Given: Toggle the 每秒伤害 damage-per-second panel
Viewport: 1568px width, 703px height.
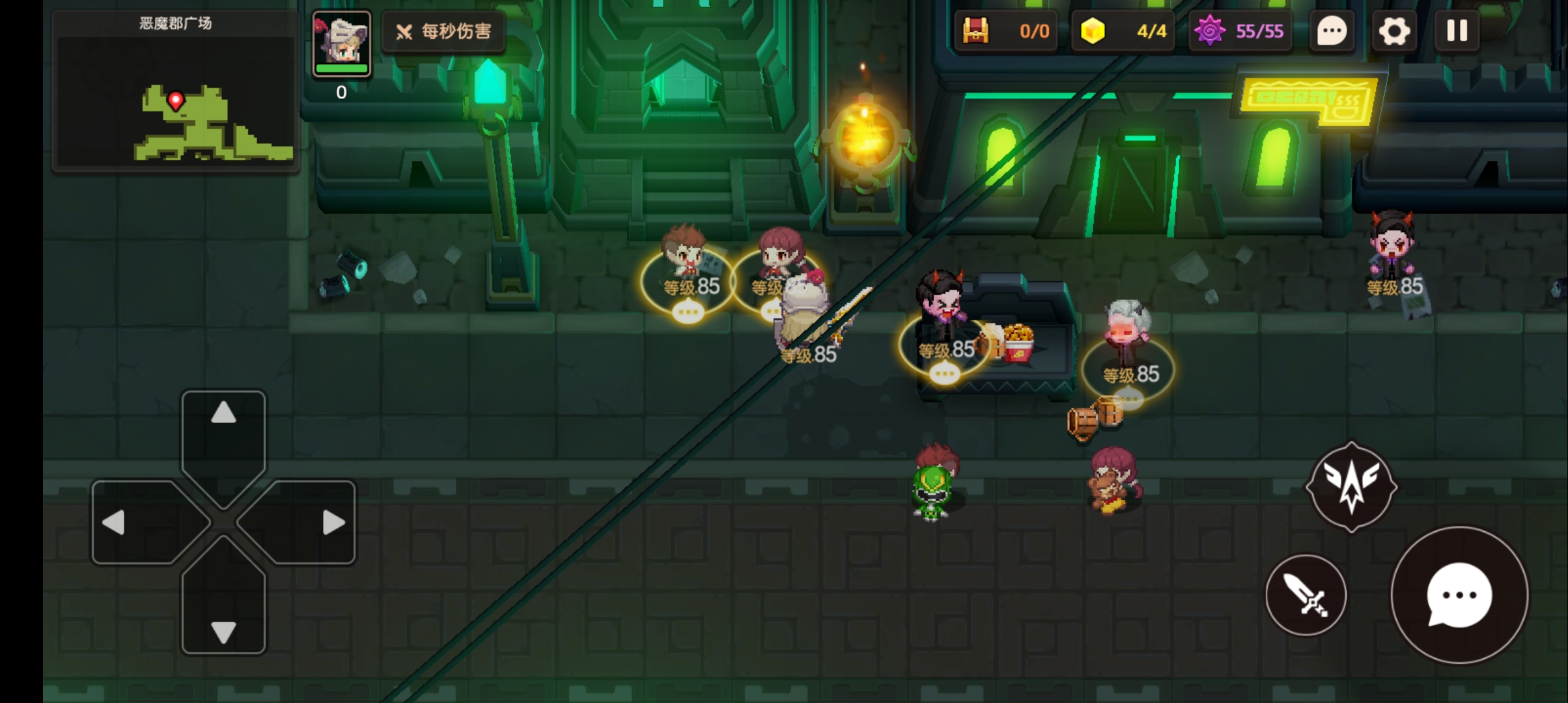Looking at the screenshot, I should (444, 31).
